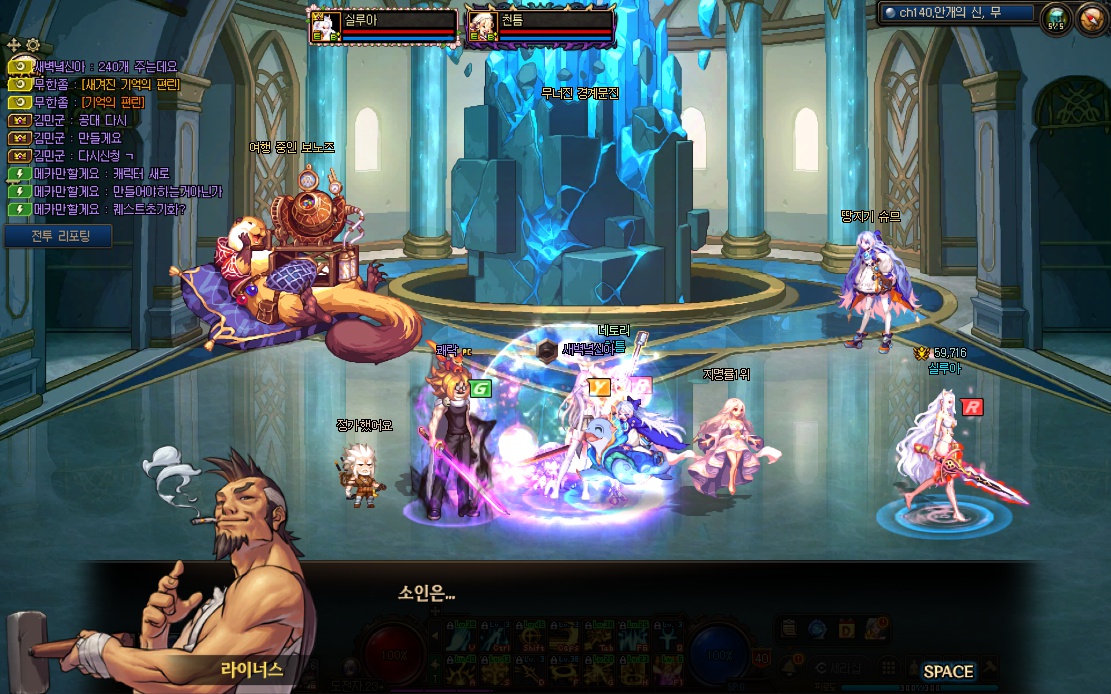The width and height of the screenshot is (1111, 694).
Task: Open the [기억의 편린] chat item link
Action: tap(113, 102)
